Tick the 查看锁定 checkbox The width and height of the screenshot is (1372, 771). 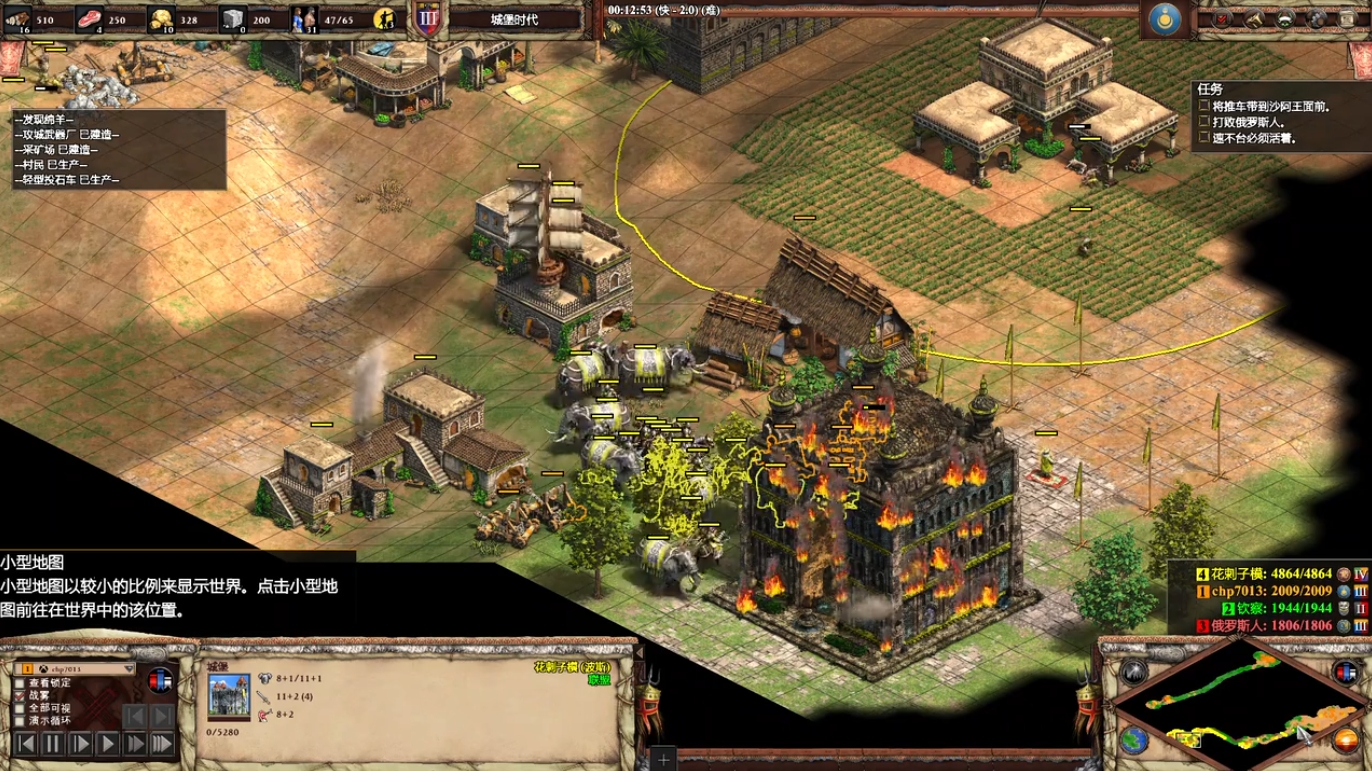pyautogui.click(x=20, y=683)
